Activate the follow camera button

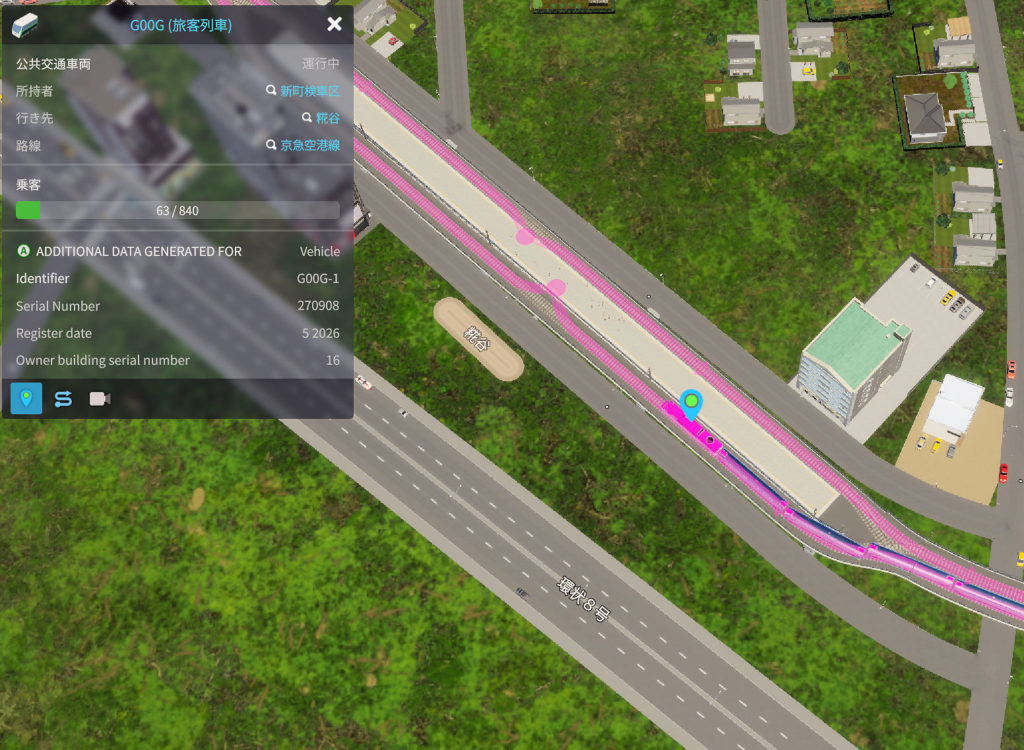pyautogui.click(x=100, y=399)
